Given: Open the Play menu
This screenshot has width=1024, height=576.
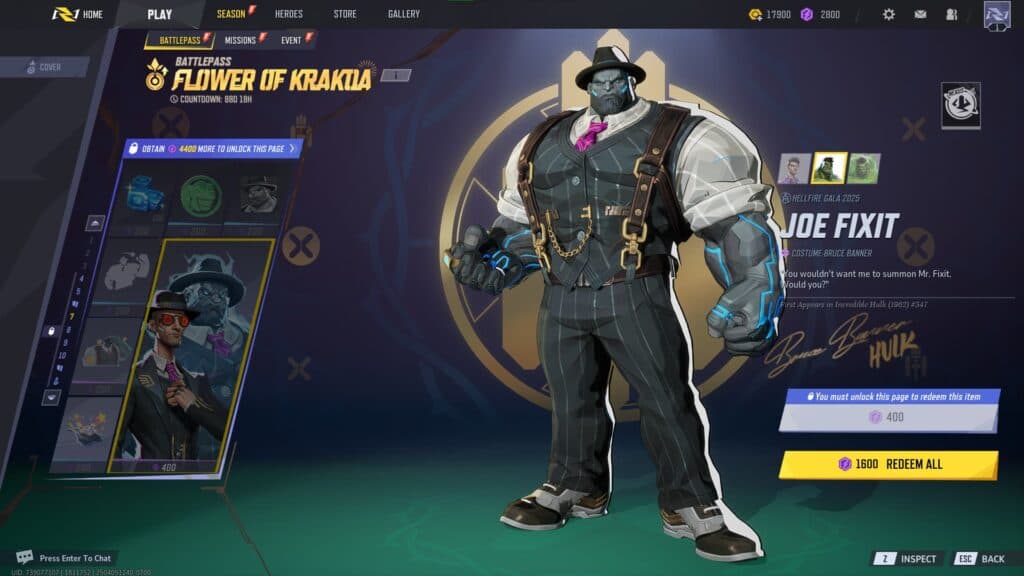Looking at the screenshot, I should 159,14.
